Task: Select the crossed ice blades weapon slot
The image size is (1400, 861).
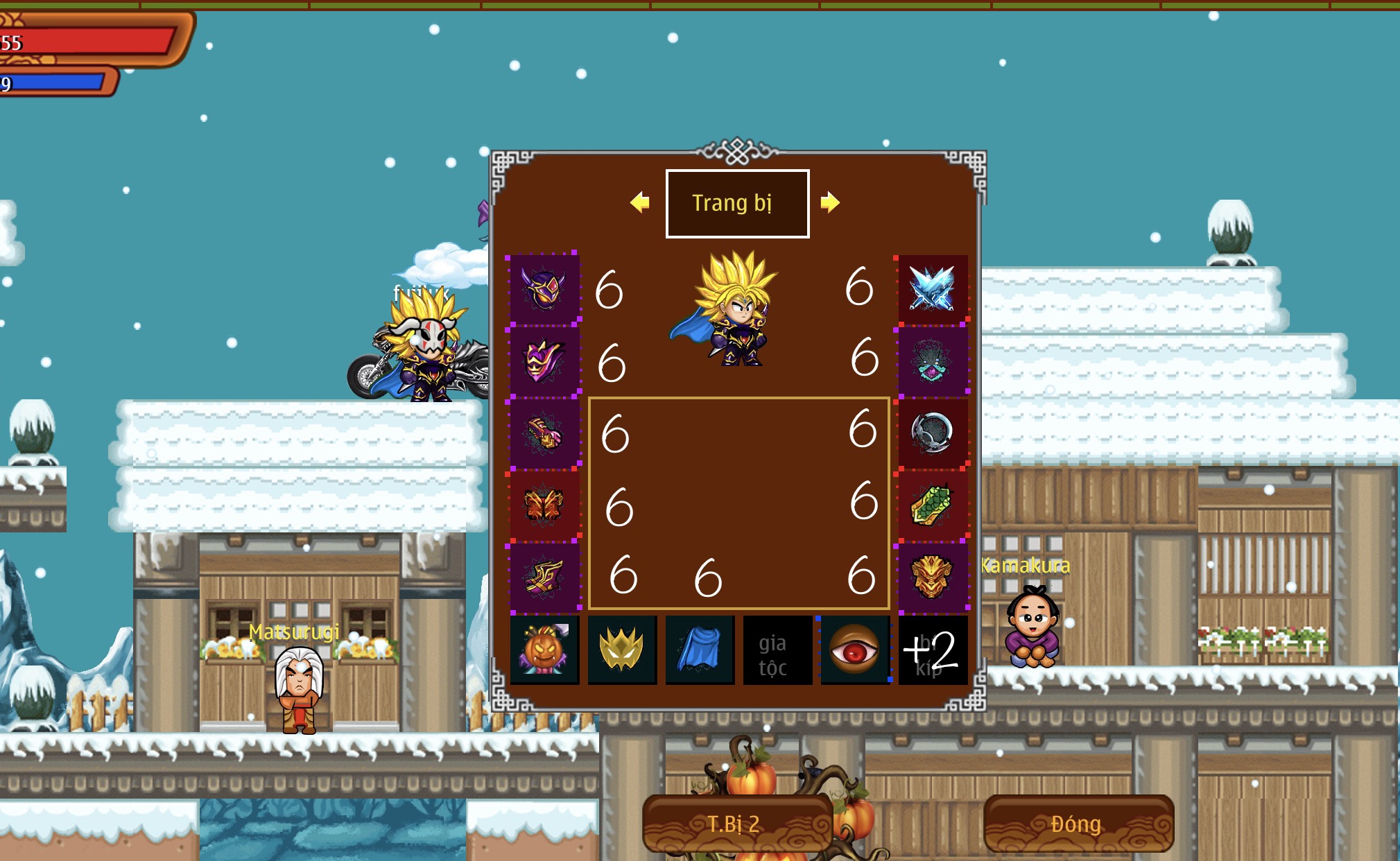Action: click(932, 288)
